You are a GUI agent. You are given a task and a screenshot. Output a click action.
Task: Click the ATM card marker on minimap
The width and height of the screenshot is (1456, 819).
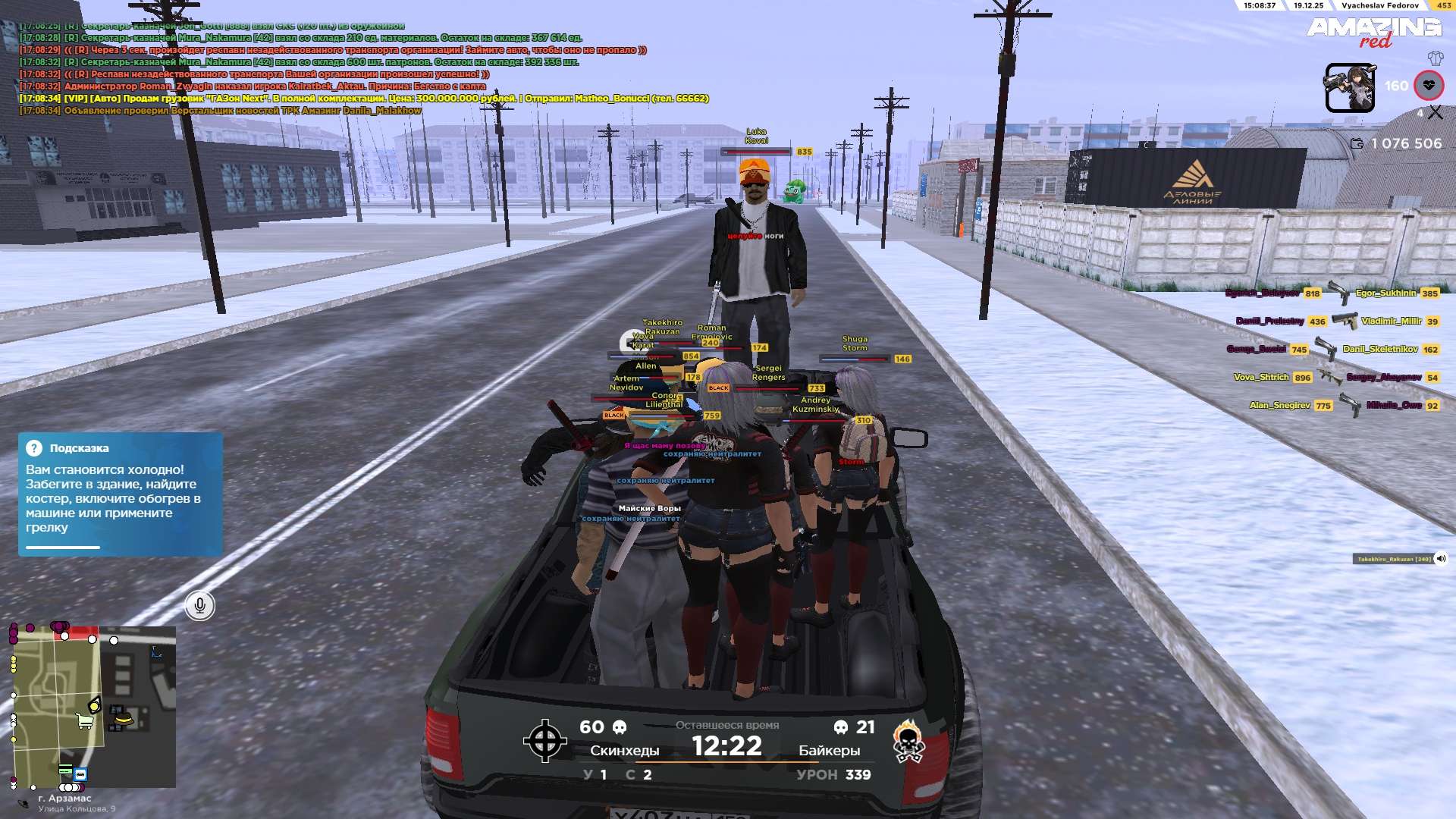pyautogui.click(x=66, y=770)
